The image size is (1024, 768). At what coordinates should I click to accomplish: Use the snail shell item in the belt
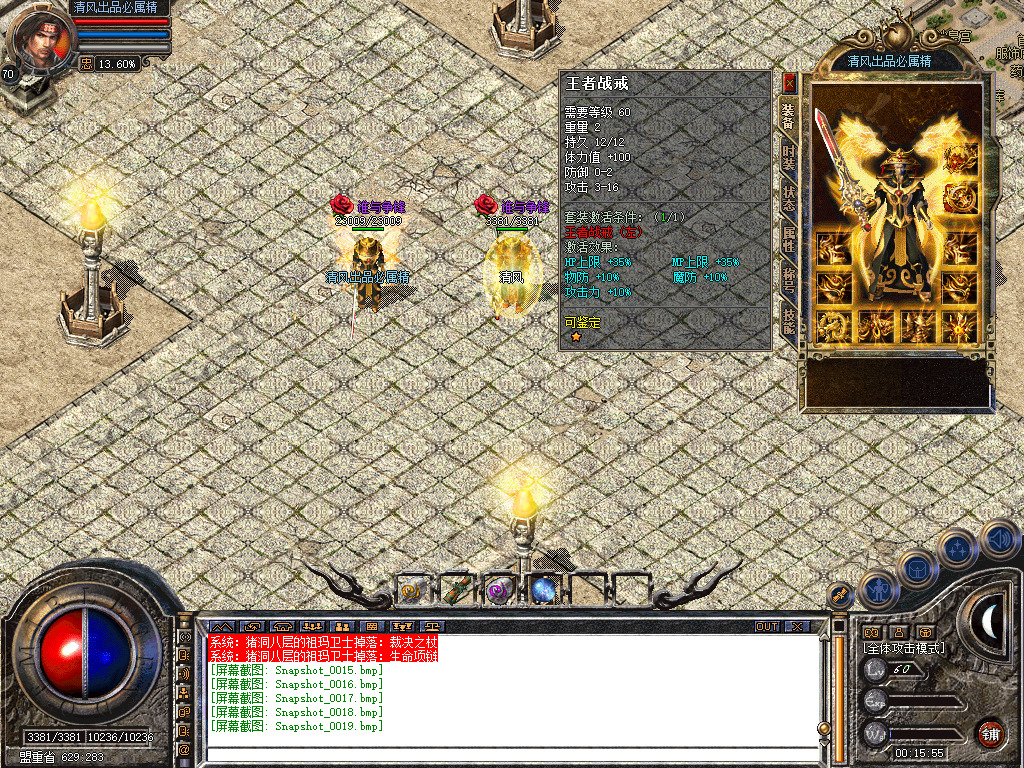[412, 591]
